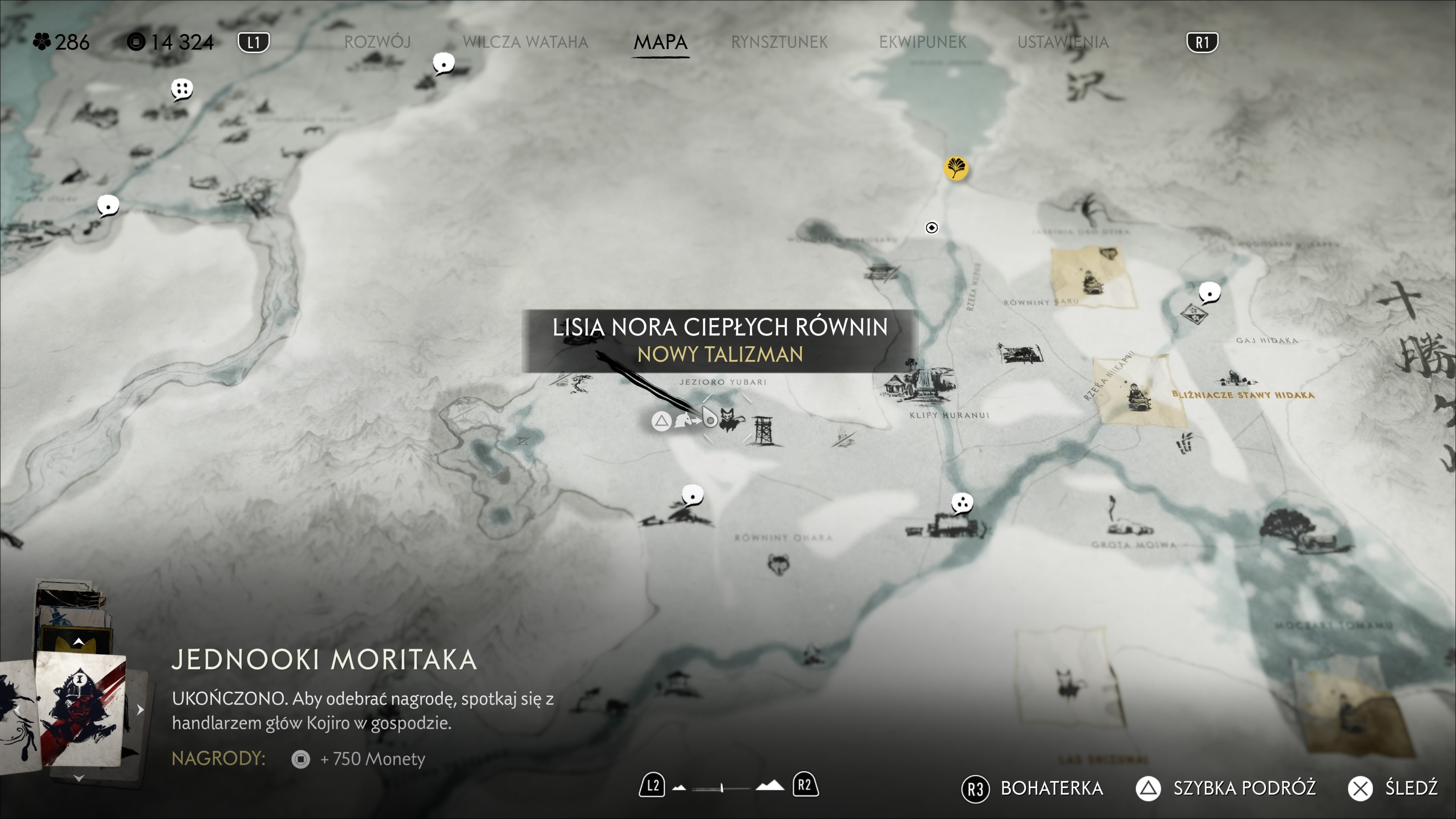Choose the wolf head map marker

pos(779,563)
